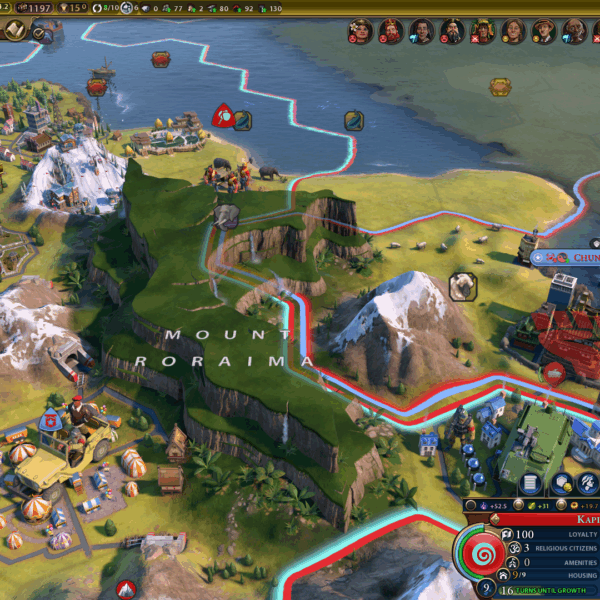Click the purchase tile hexagon-and-coin button
This screenshot has height=600, width=600.
[561, 485]
